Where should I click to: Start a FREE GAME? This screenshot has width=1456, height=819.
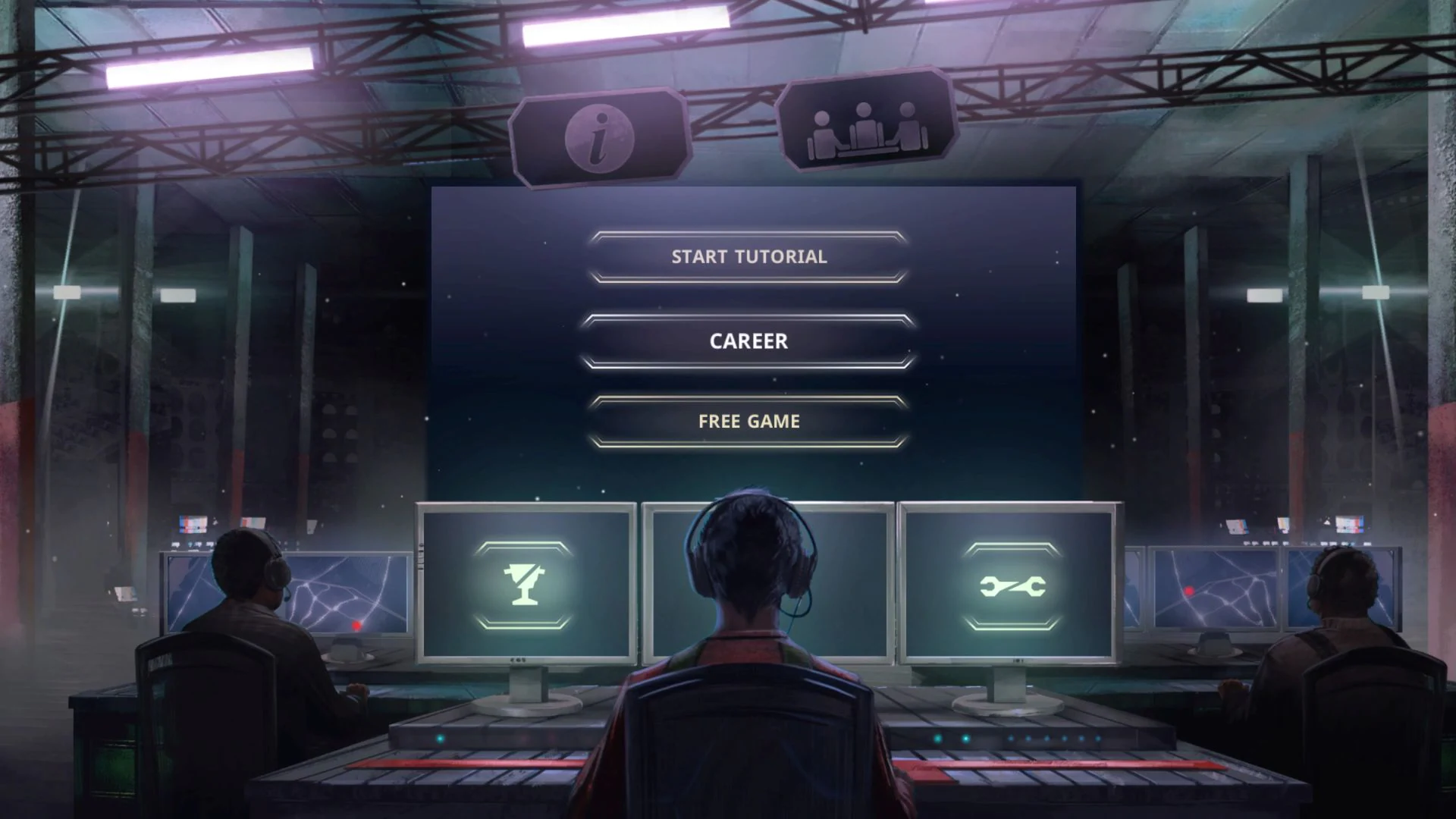pyautogui.click(x=748, y=422)
